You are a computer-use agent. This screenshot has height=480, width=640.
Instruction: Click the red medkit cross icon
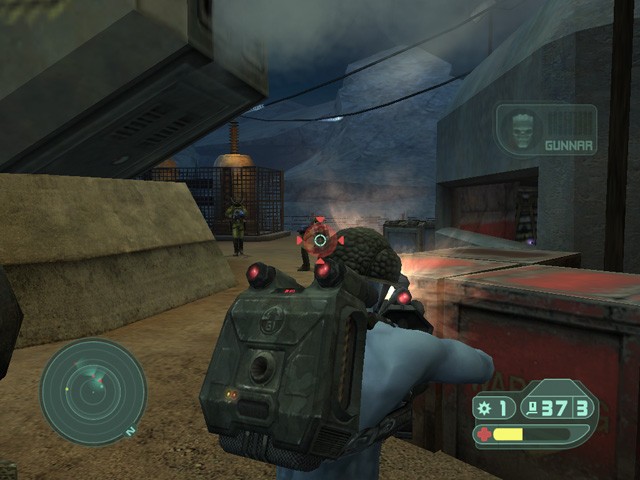485,434
